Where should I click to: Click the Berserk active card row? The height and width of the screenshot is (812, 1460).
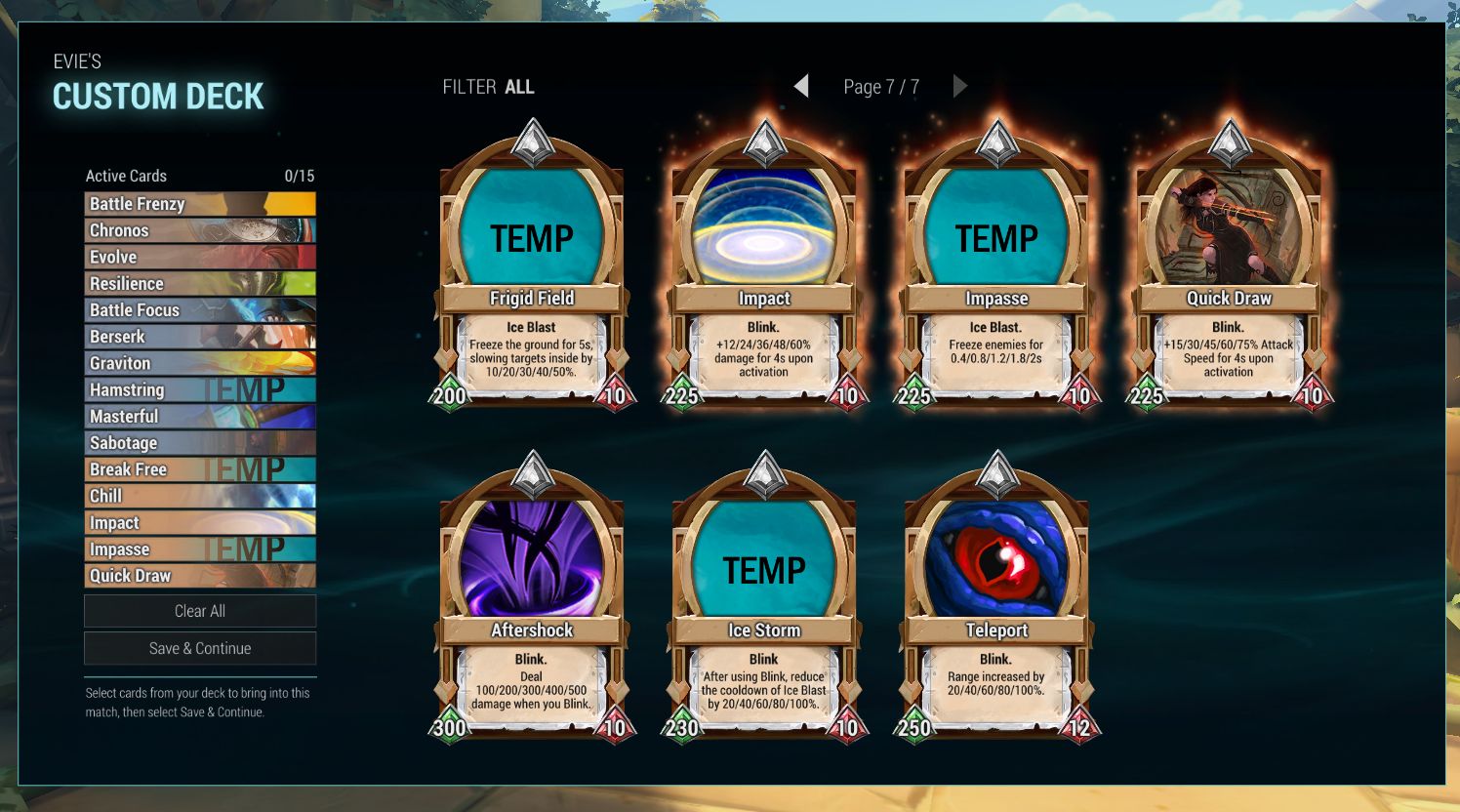tap(200, 337)
